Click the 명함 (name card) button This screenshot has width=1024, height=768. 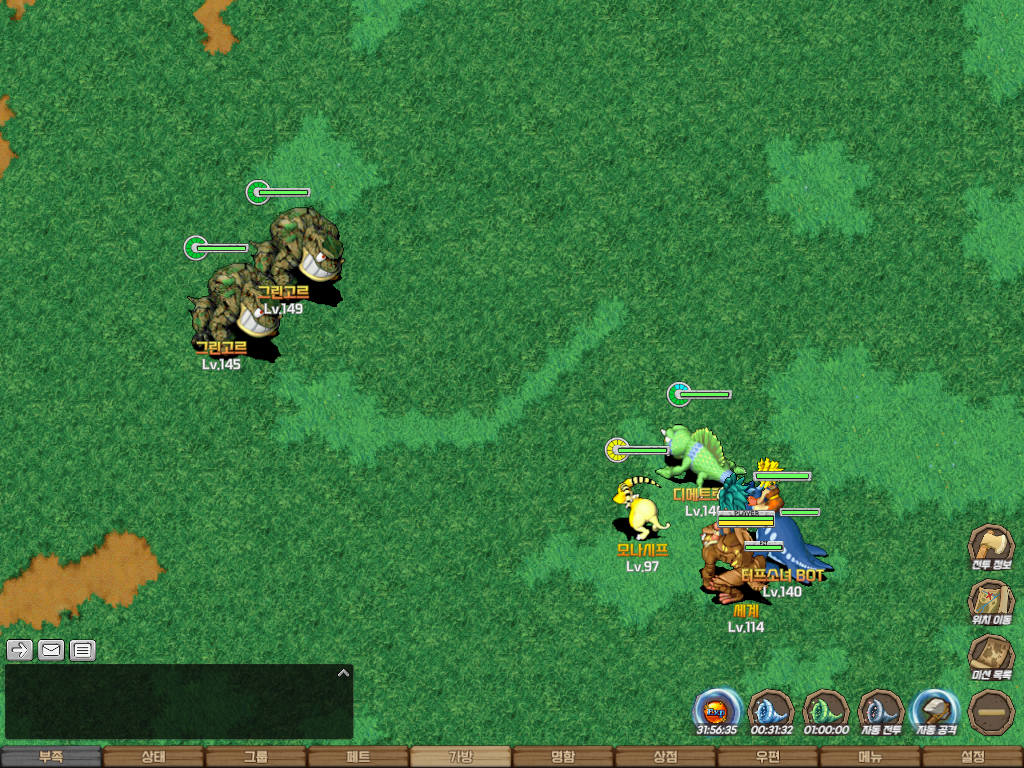point(563,757)
